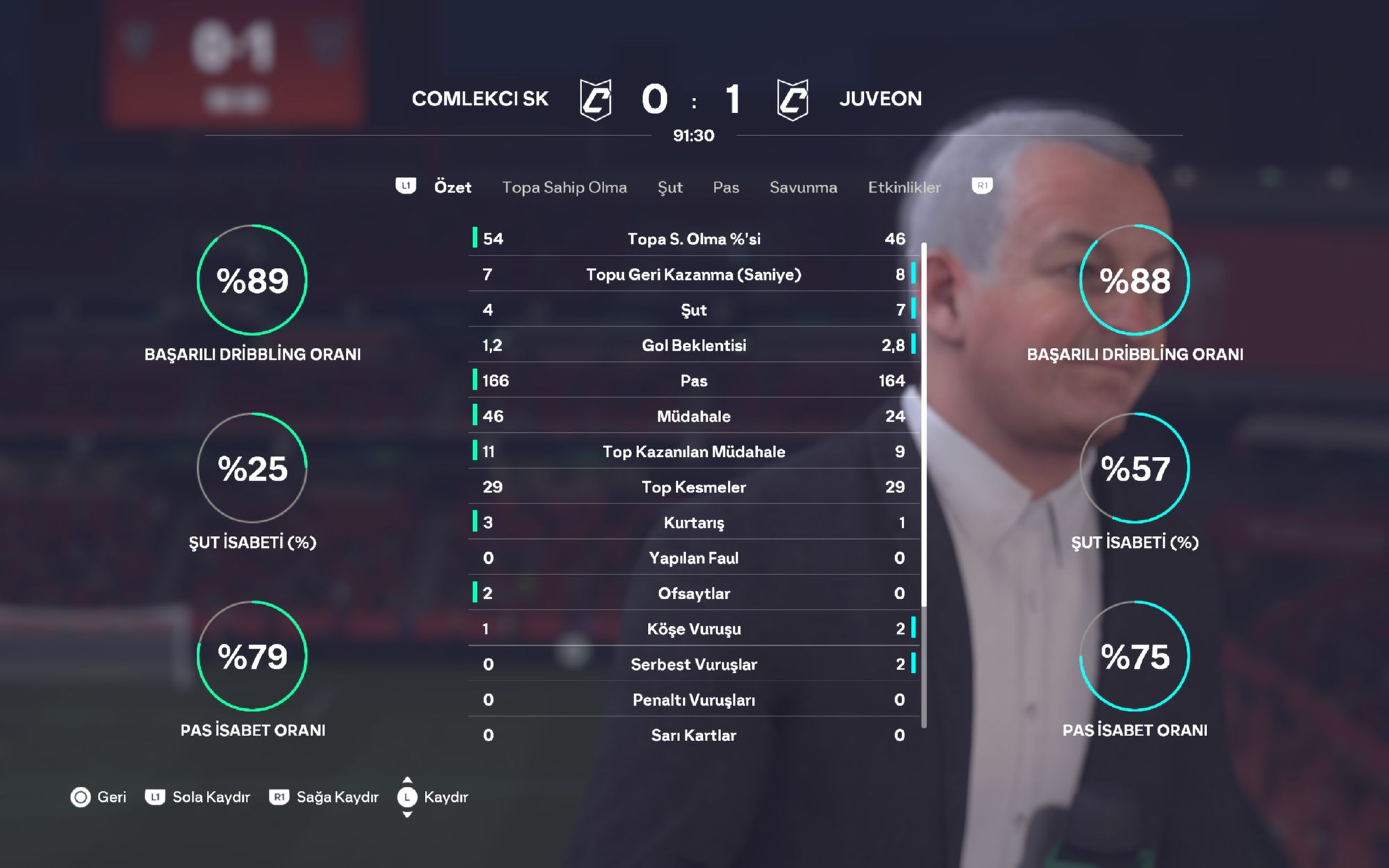
Task: Select the Top Kesmeler stat row
Action: (x=694, y=487)
